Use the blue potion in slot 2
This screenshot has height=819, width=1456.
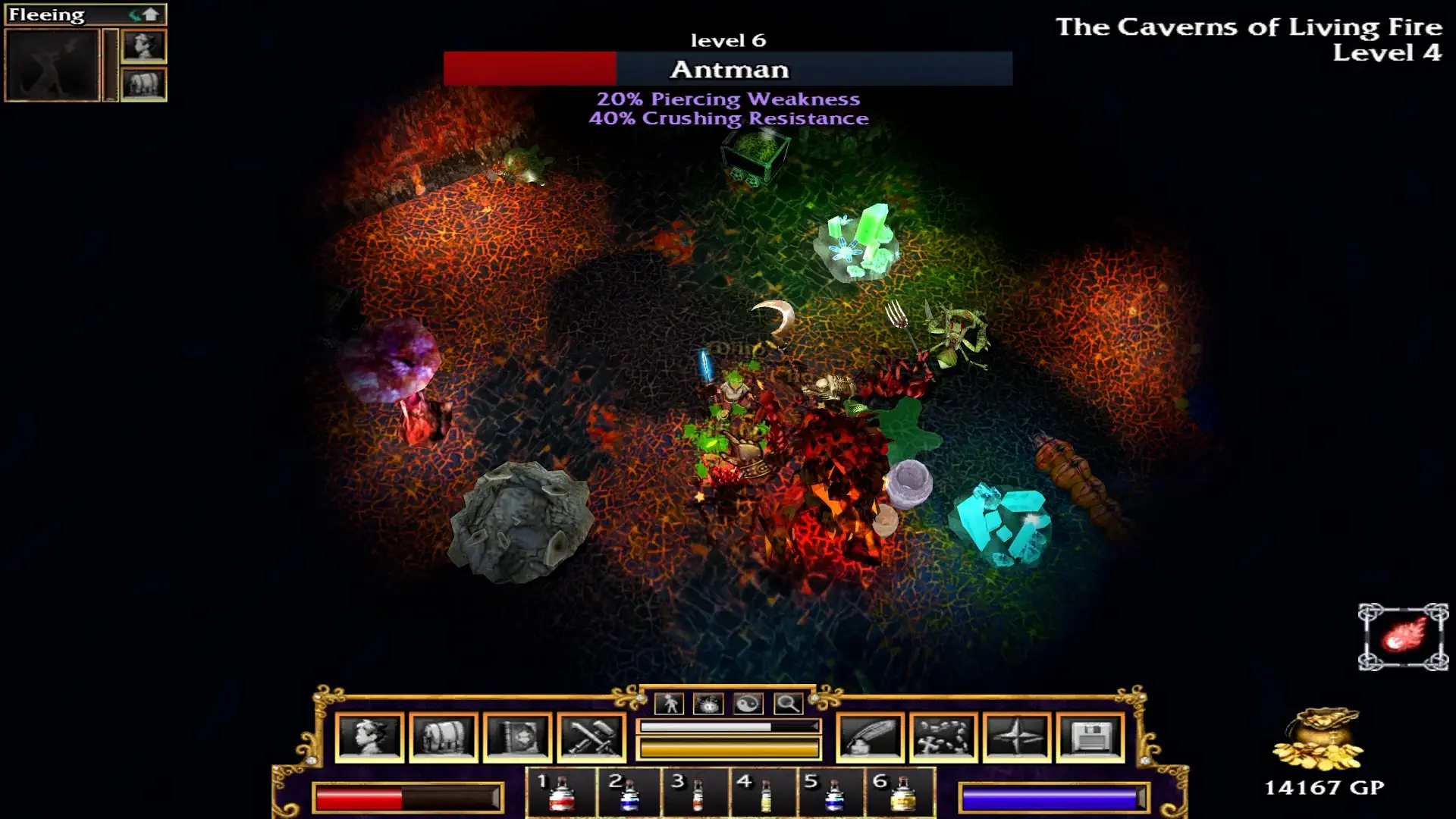[x=629, y=793]
